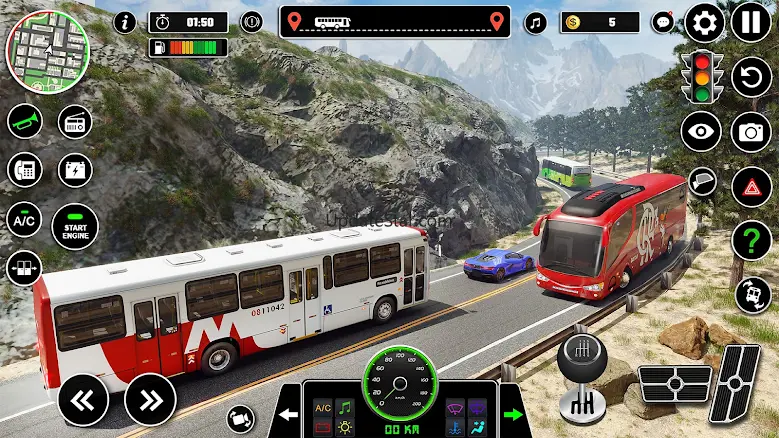Activate the green right turn indicator arrow
The height and width of the screenshot is (438, 779).
coord(513,415)
